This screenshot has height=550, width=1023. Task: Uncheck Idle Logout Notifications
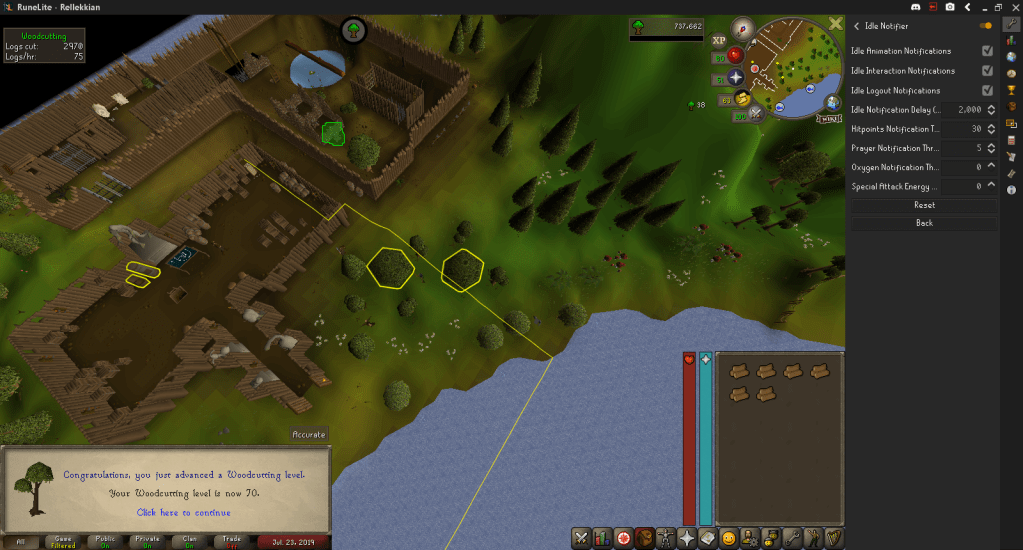point(988,91)
